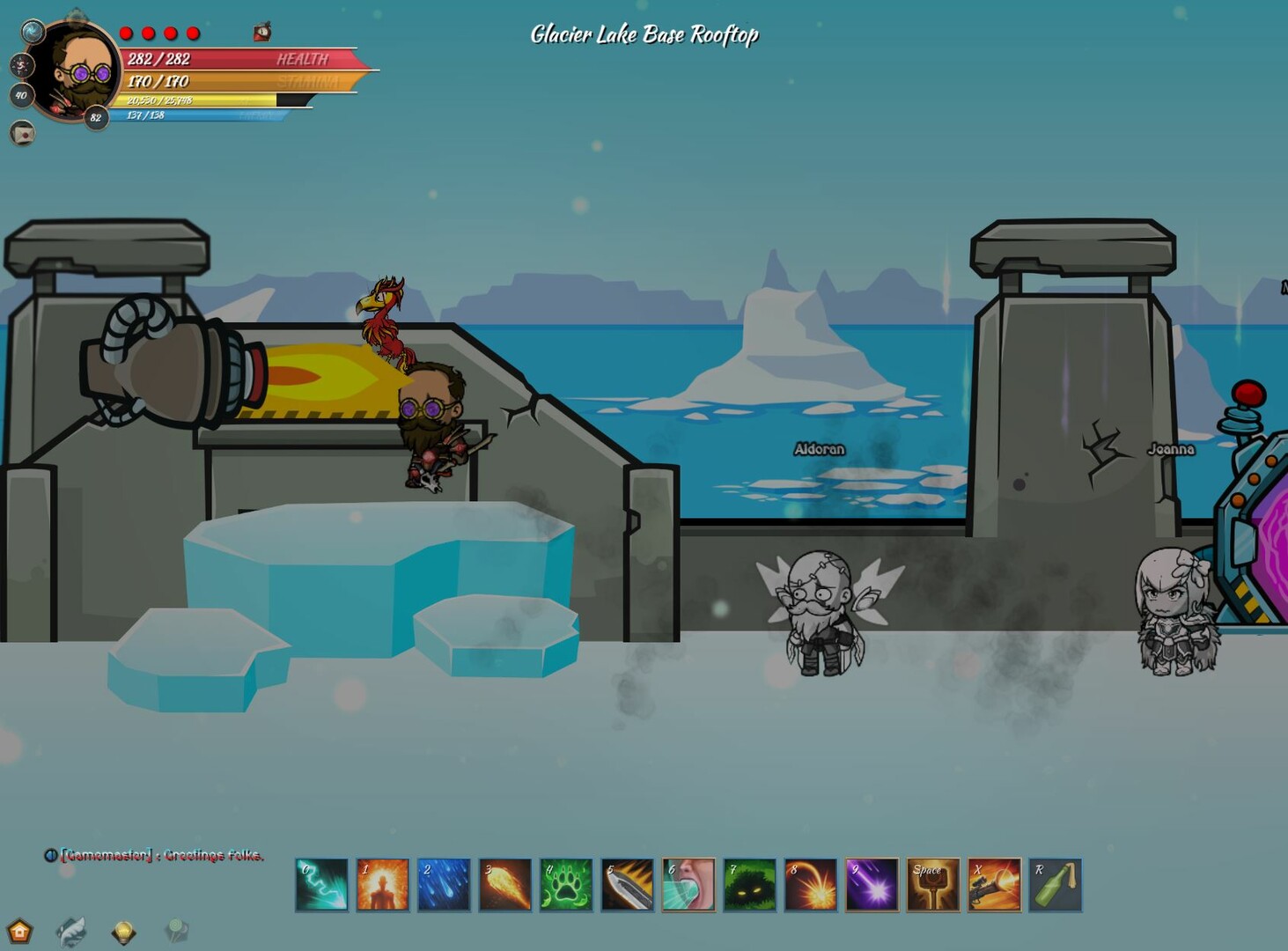This screenshot has width=1288, height=951.
Task: Click the level 82 badge under the portrait
Action: coord(95,116)
